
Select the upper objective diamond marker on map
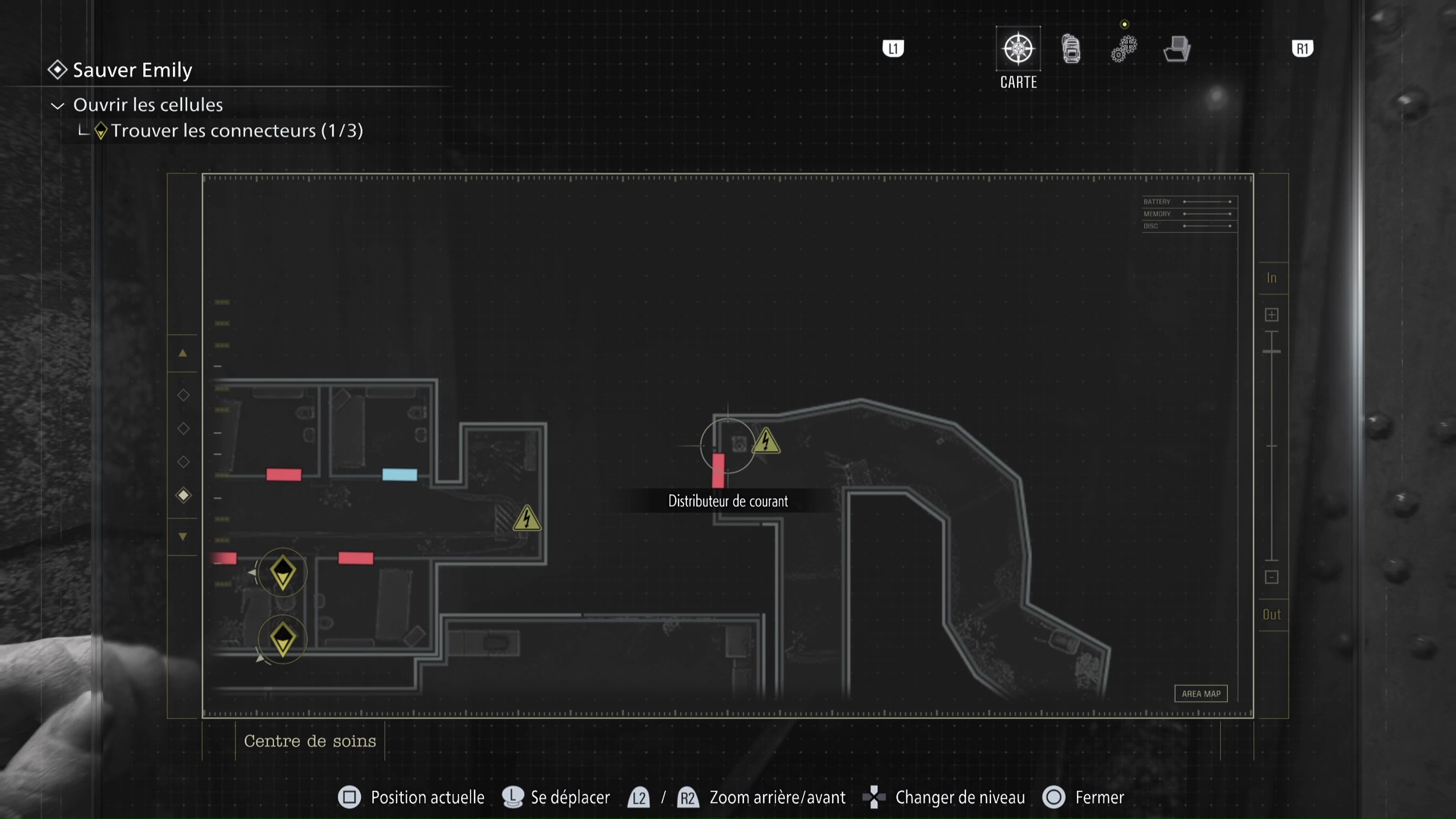tap(282, 573)
